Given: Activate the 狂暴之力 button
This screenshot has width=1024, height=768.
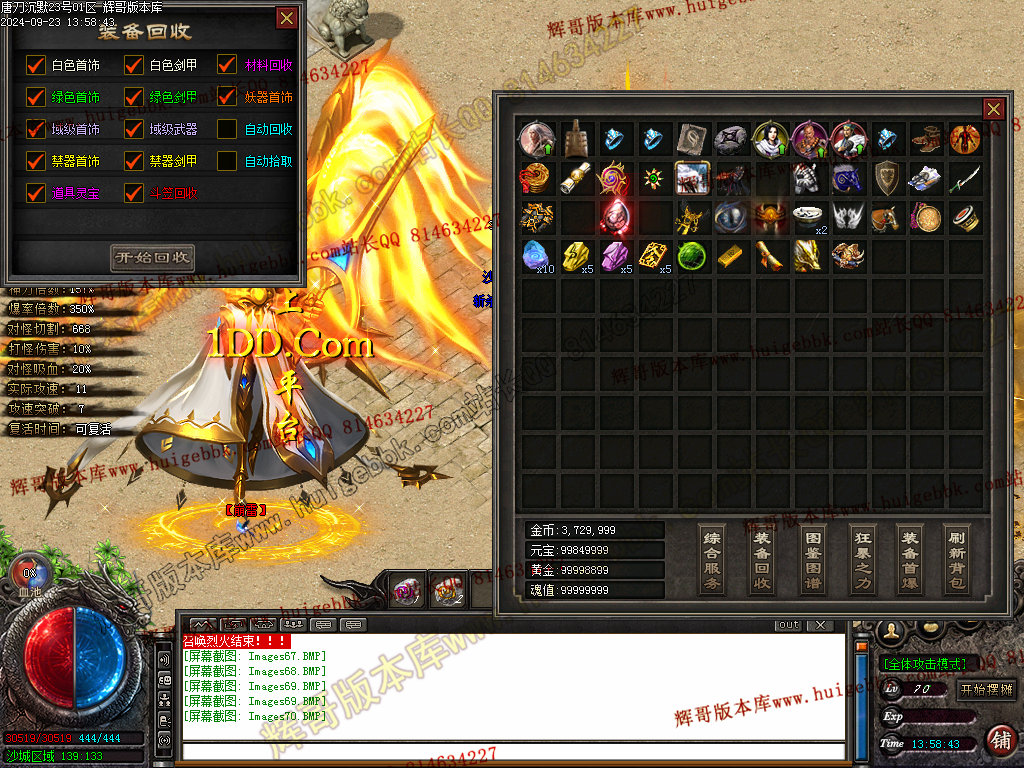Looking at the screenshot, I should (x=862, y=559).
